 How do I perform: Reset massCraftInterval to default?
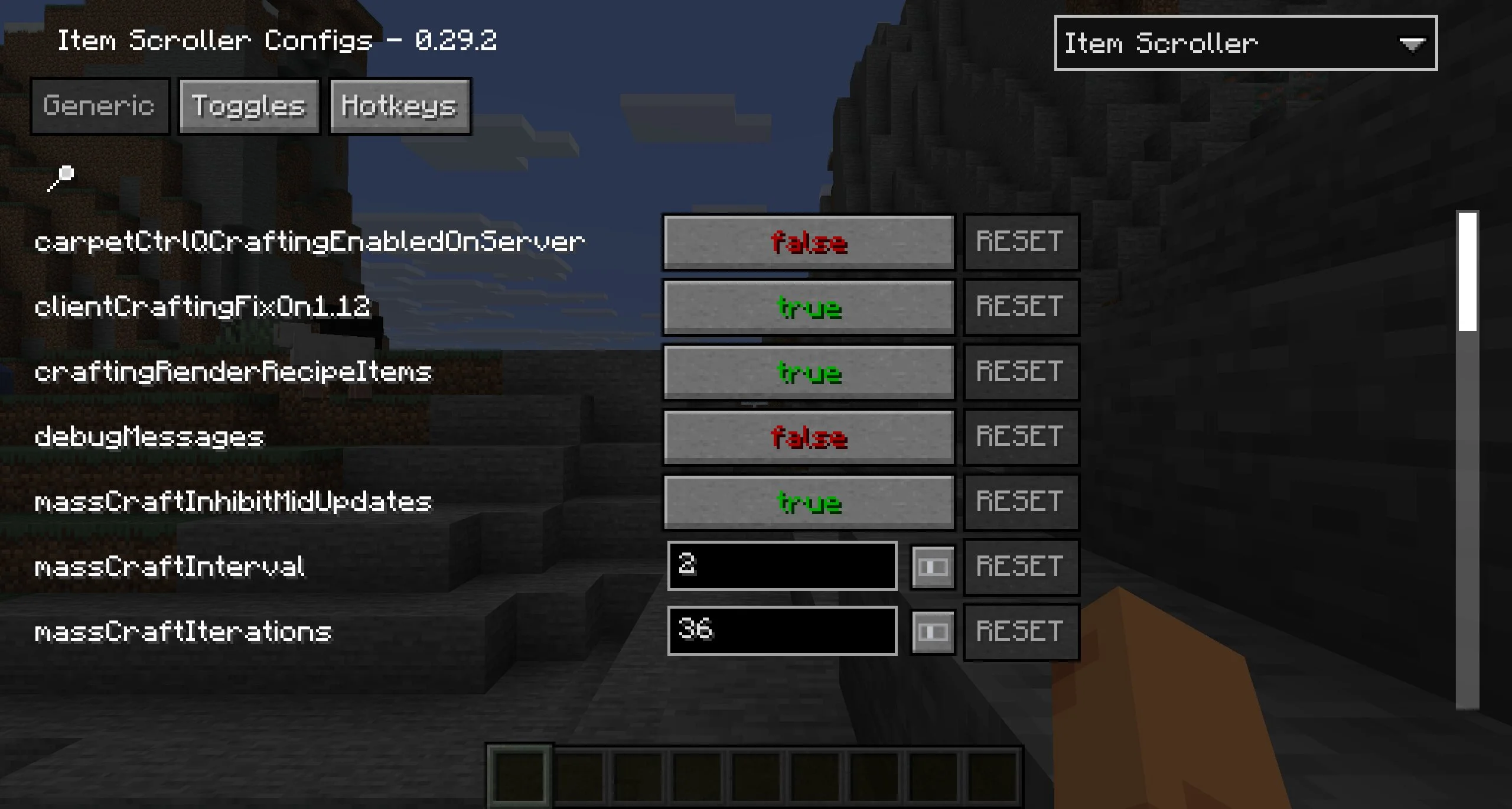[1021, 566]
